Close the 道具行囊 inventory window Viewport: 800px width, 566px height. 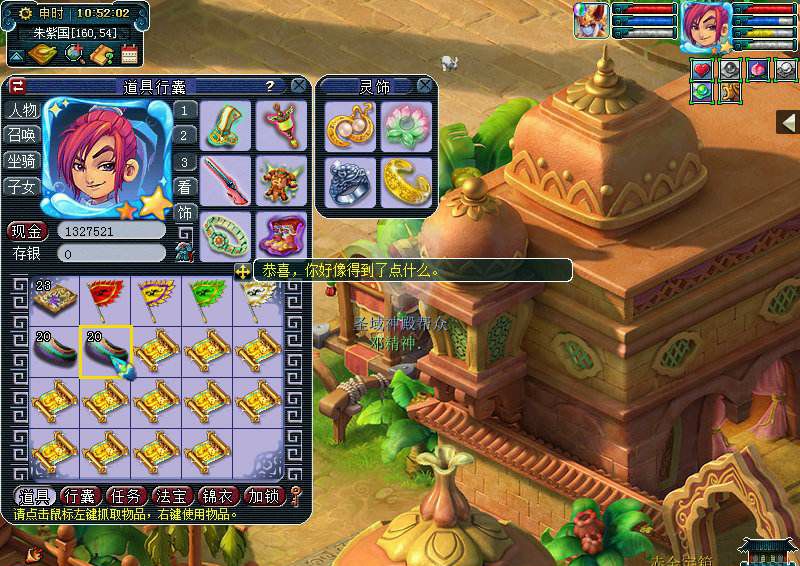click(x=298, y=86)
